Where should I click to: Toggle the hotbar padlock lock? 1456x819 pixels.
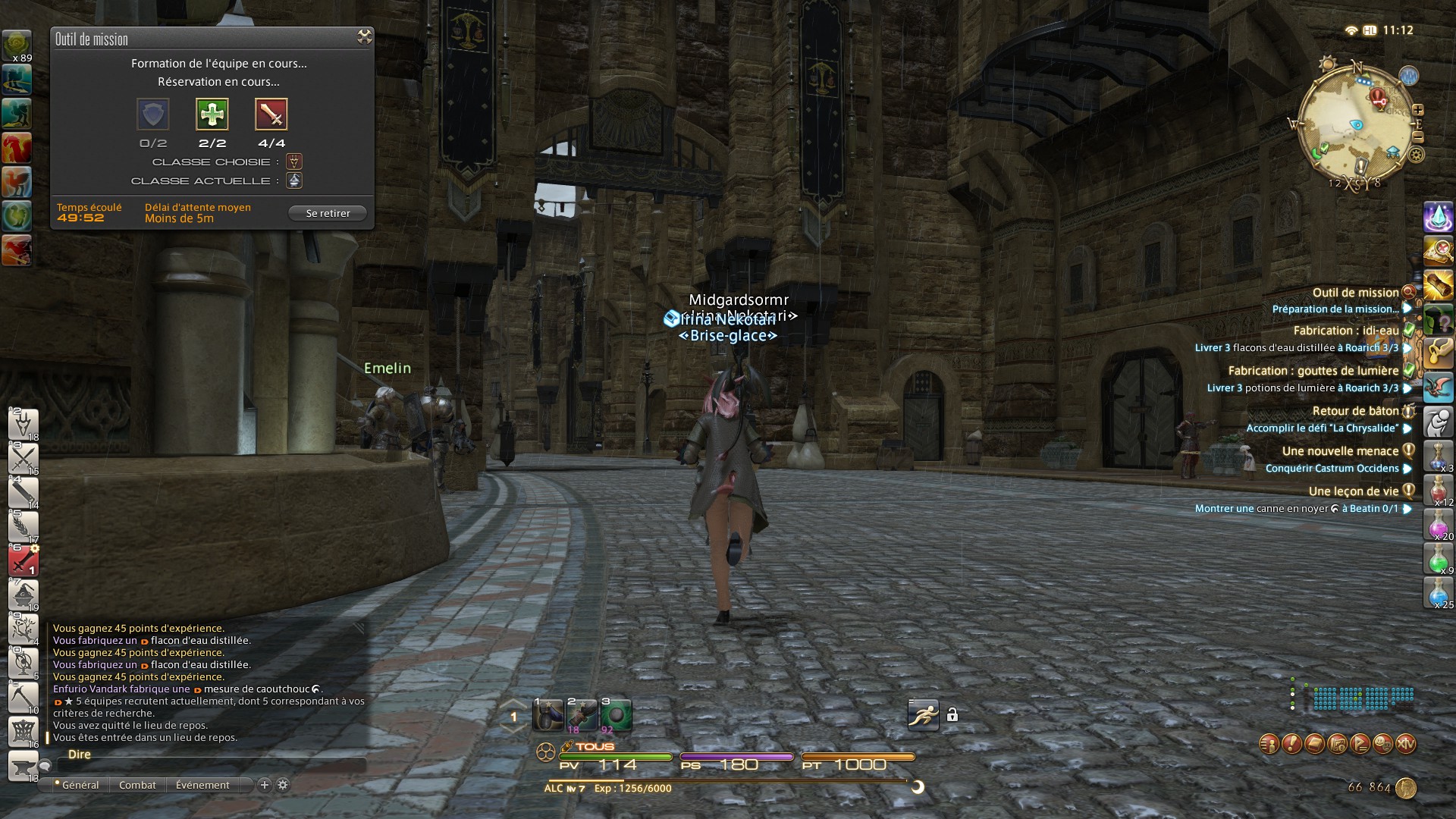tap(952, 715)
